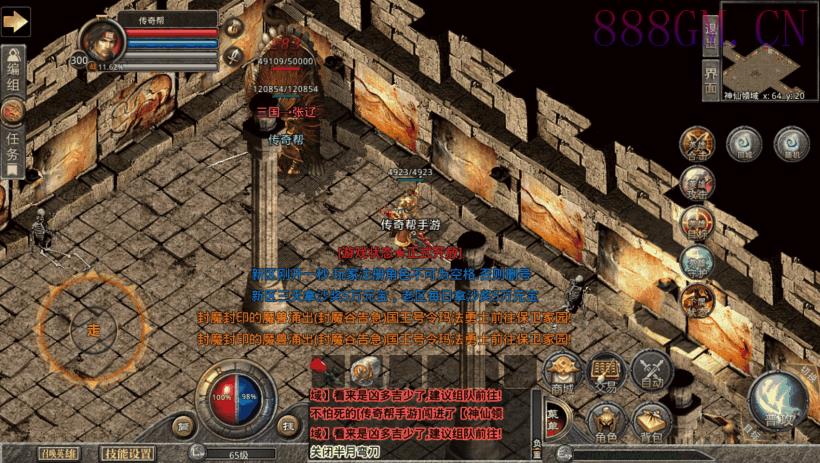820x463 pixels.
Task: Click the 界面 interface button
Action: click(712, 78)
